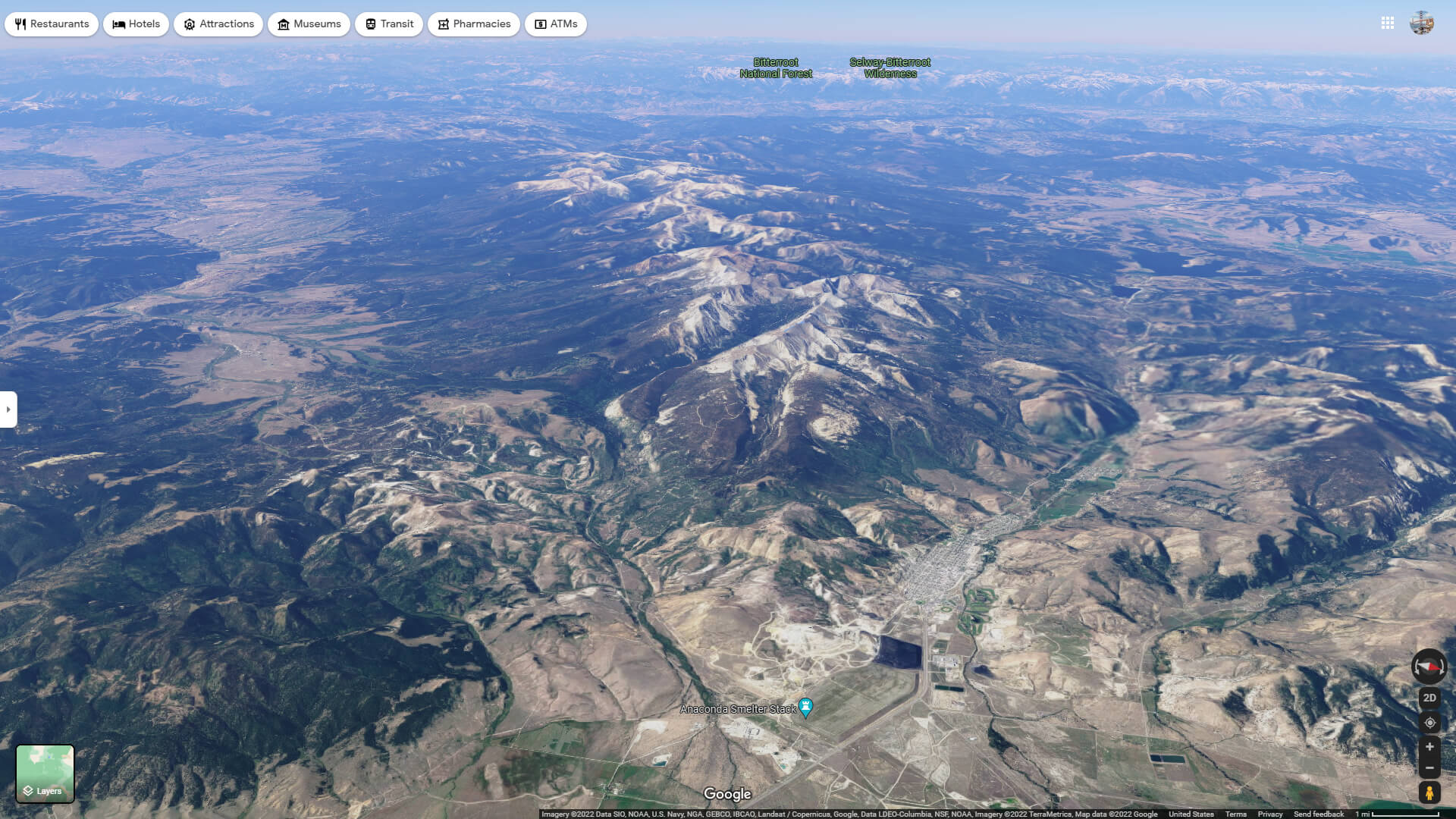Select the Hotels search filter icon
The image size is (1456, 819).
[x=118, y=24]
